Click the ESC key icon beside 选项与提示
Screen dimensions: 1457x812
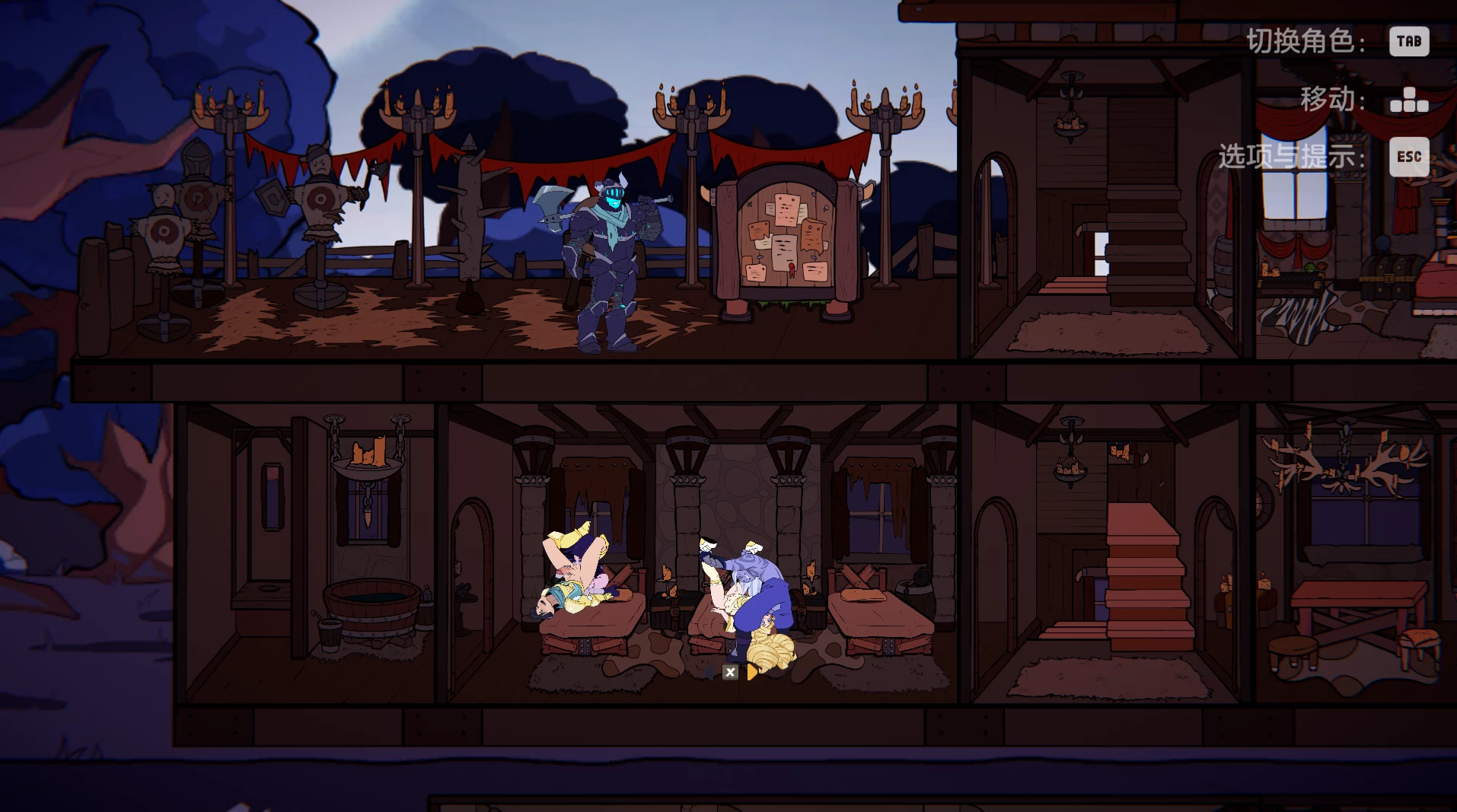[x=1409, y=158]
